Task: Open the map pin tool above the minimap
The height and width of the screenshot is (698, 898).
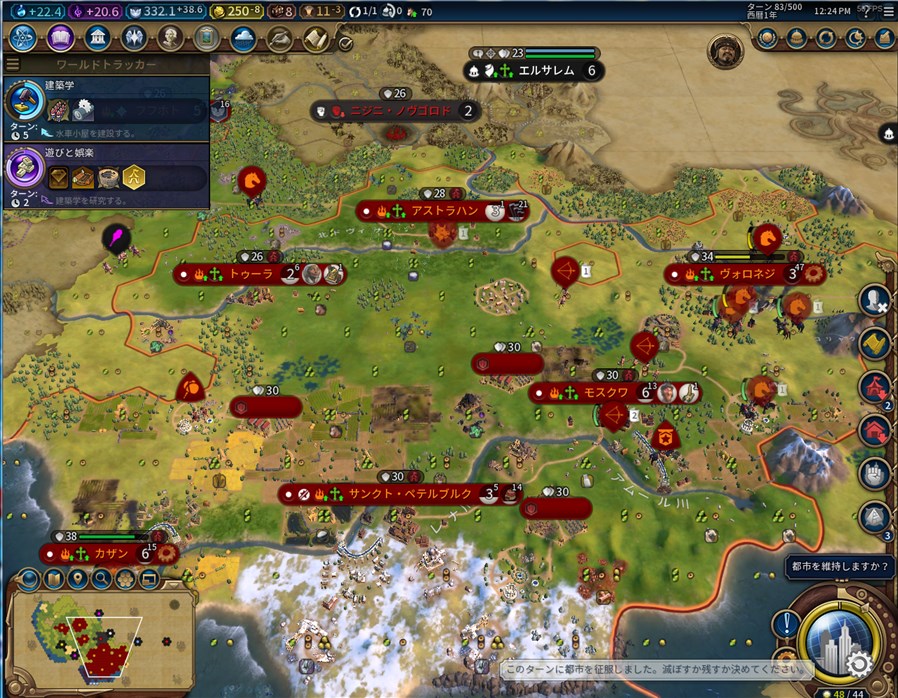Action: click(x=78, y=578)
